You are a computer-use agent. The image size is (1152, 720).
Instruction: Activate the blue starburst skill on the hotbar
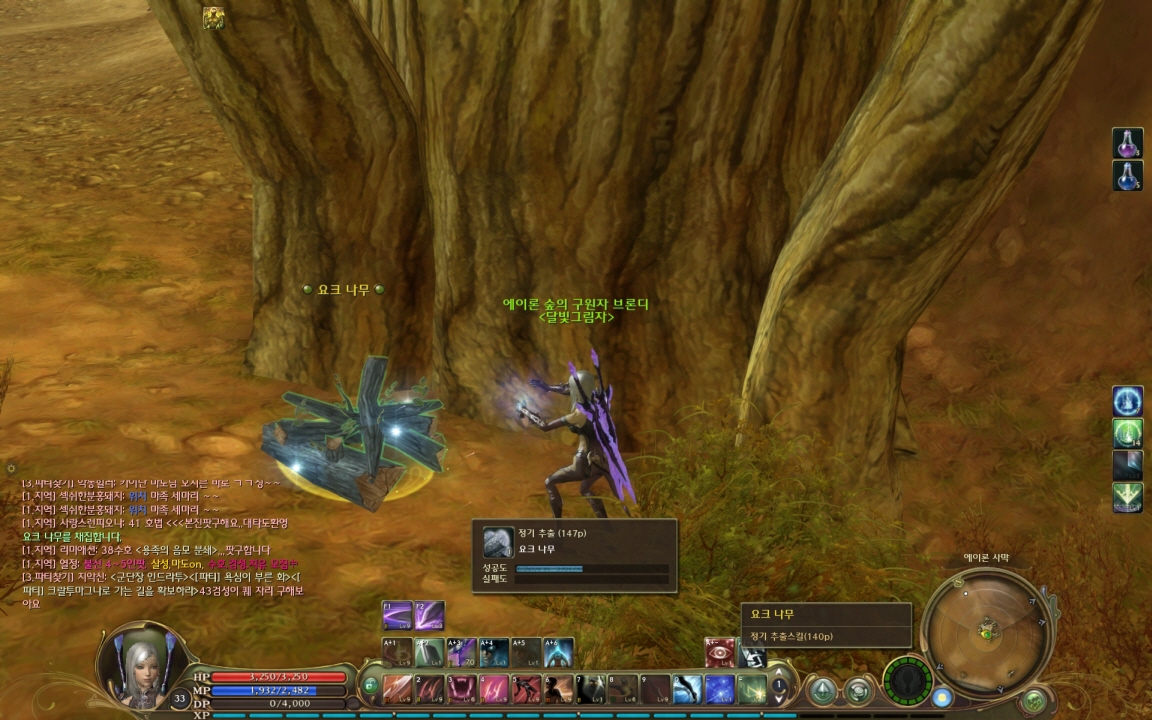(720, 689)
